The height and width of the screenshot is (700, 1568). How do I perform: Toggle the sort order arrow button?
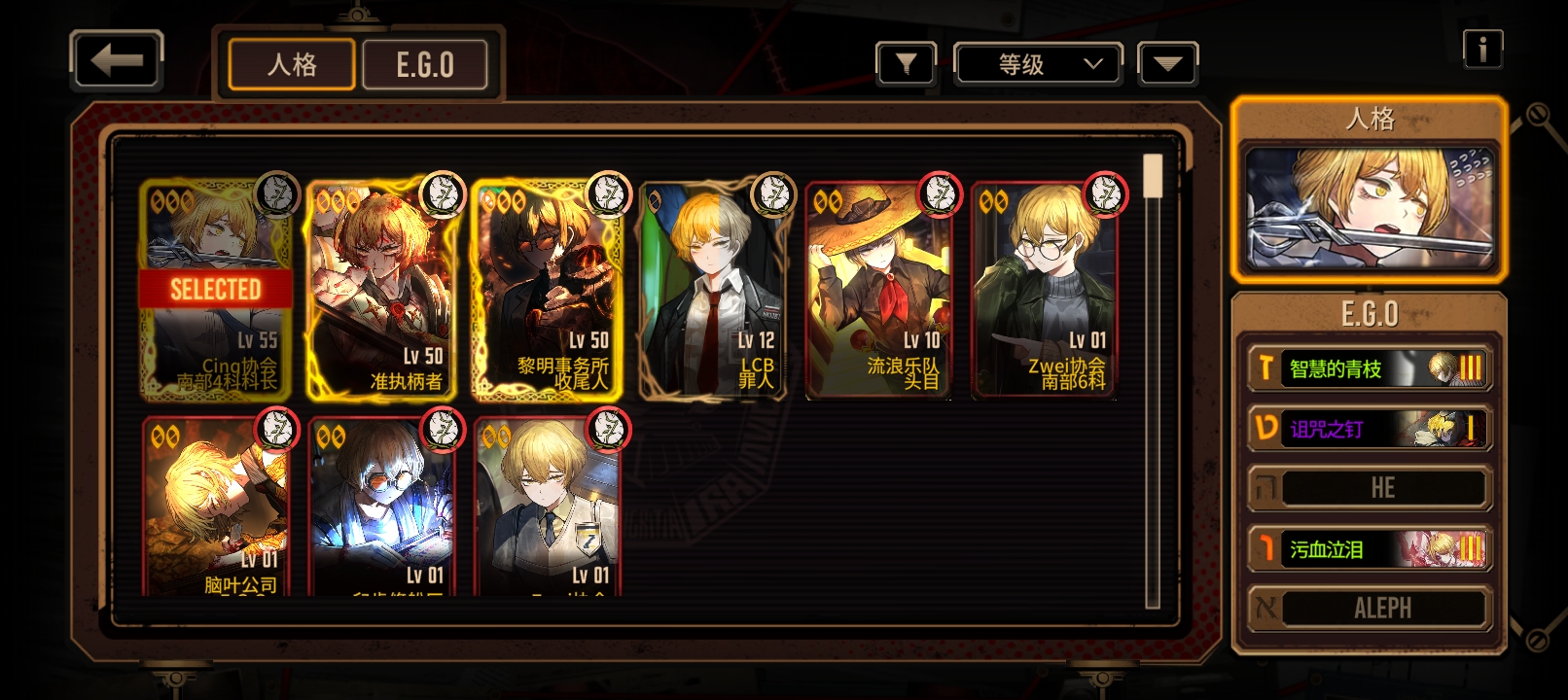1167,64
